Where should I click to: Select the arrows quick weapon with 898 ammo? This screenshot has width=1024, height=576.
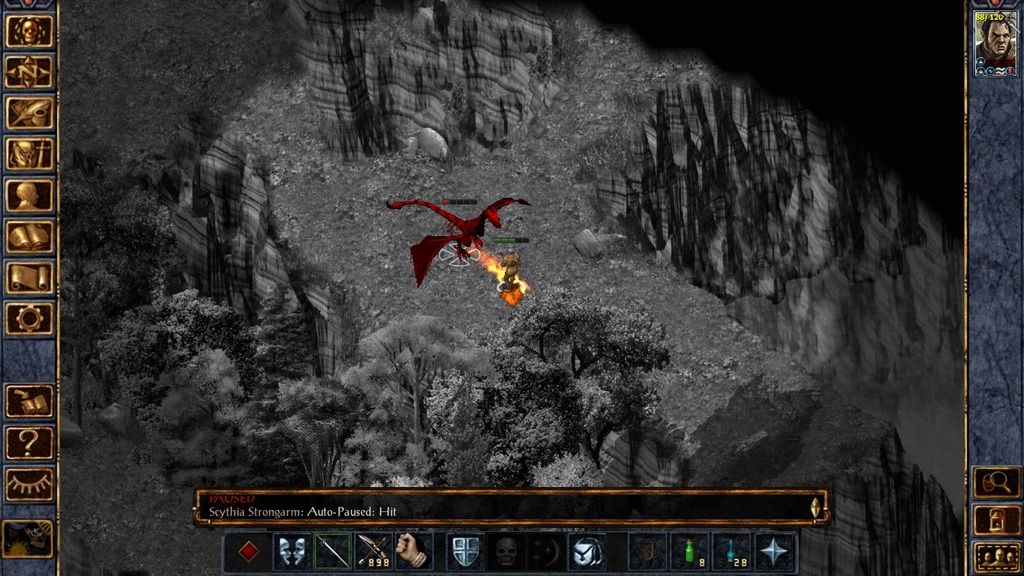coord(373,551)
